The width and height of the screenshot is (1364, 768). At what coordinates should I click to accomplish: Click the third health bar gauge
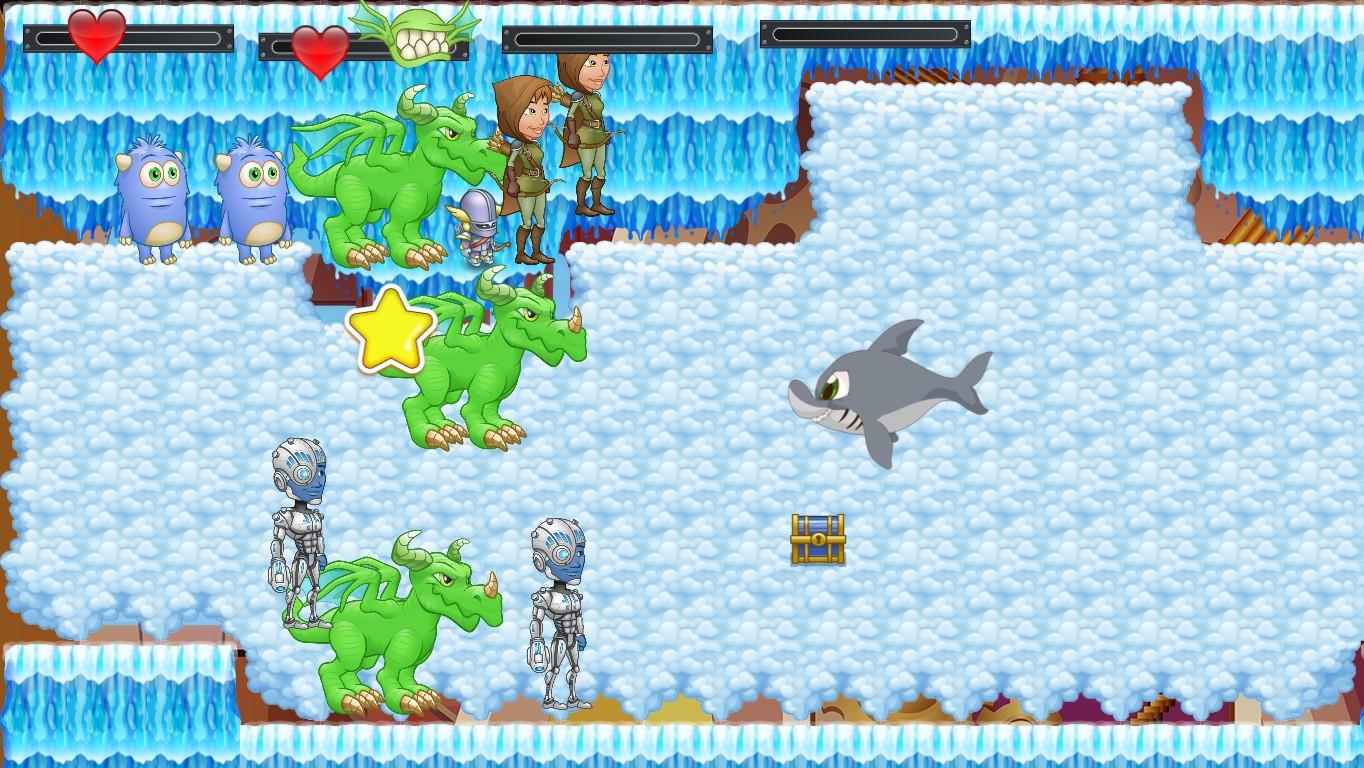pyautogui.click(x=608, y=38)
